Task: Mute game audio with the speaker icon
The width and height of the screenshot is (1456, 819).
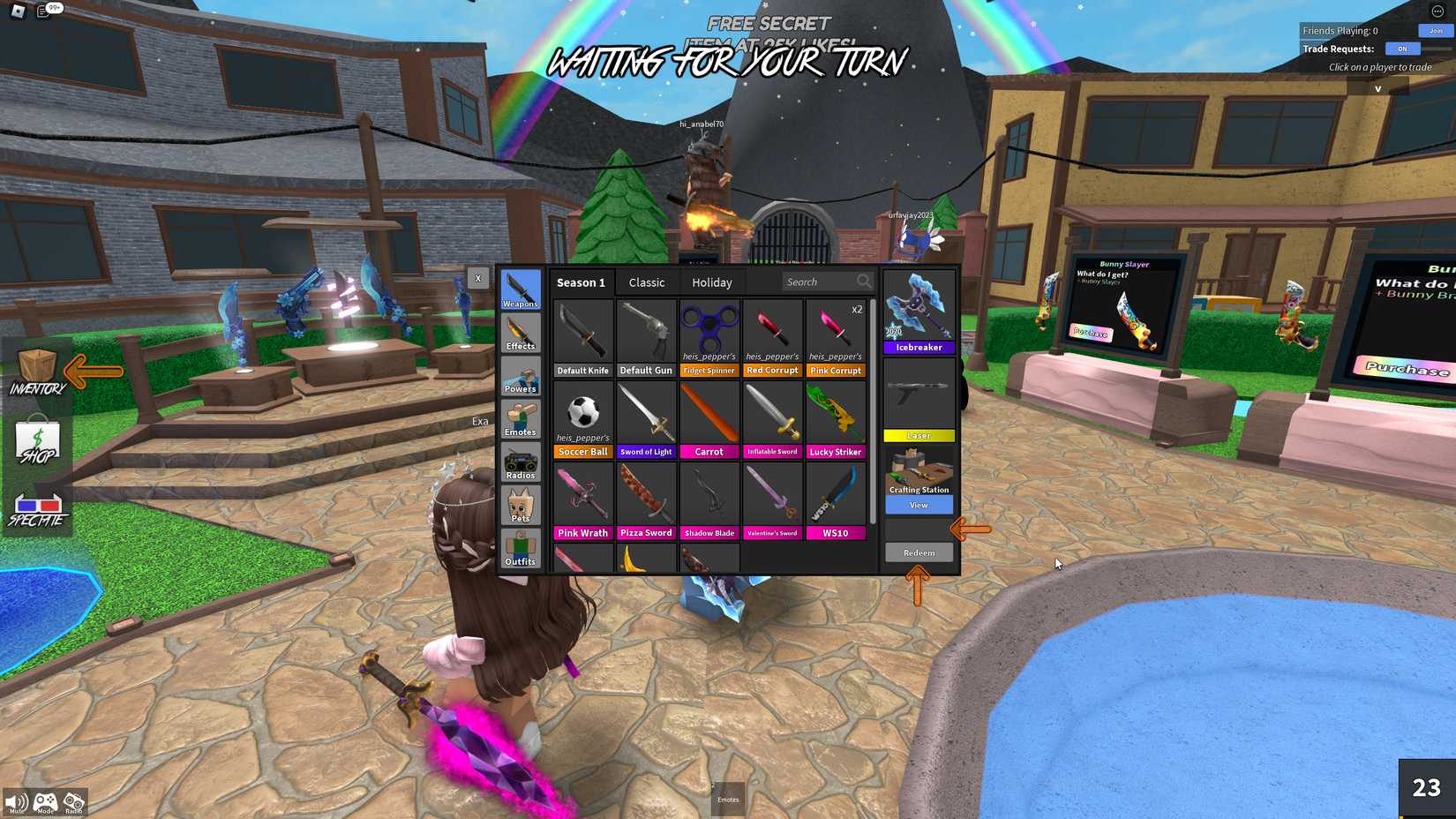Action: (16, 799)
